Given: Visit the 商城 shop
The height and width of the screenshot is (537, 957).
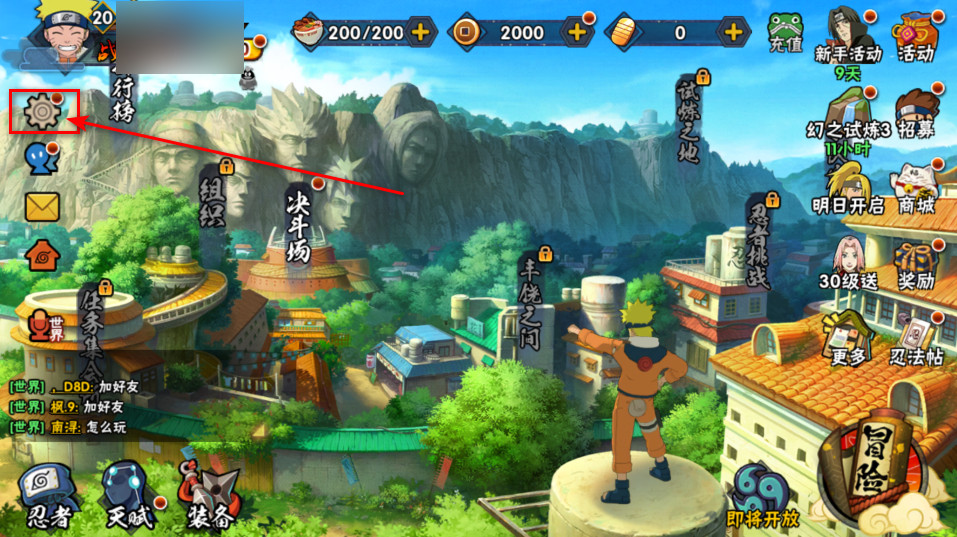Looking at the screenshot, I should (916, 187).
